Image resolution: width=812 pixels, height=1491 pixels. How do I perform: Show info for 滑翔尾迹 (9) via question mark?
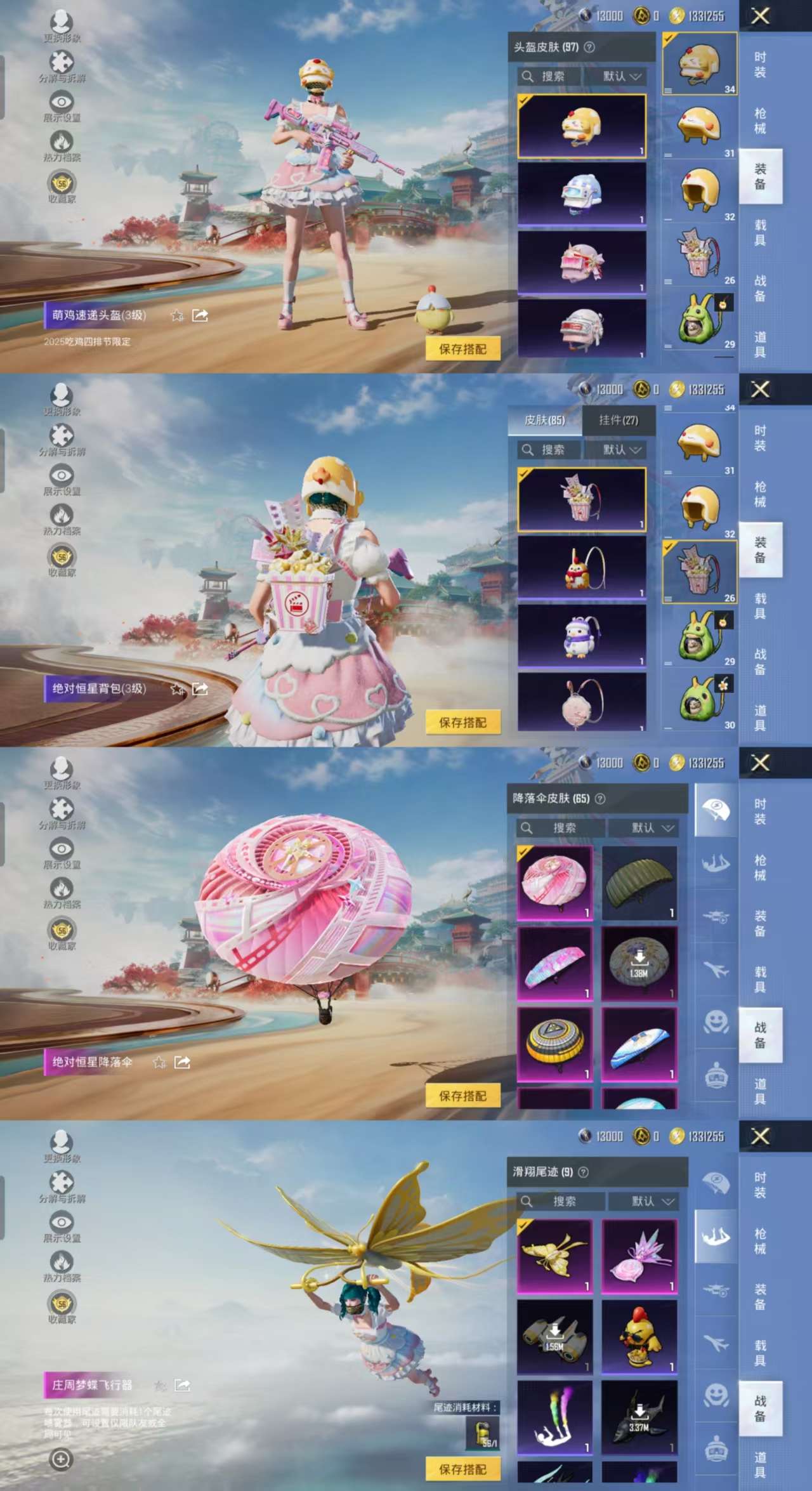584,1172
